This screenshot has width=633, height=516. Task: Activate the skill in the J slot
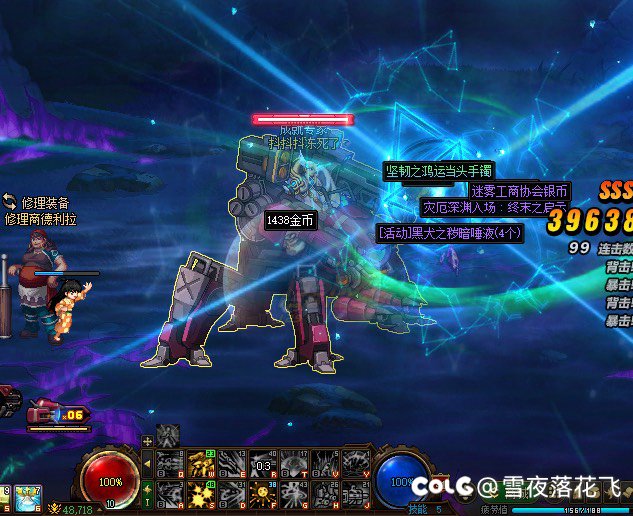click(x=356, y=493)
